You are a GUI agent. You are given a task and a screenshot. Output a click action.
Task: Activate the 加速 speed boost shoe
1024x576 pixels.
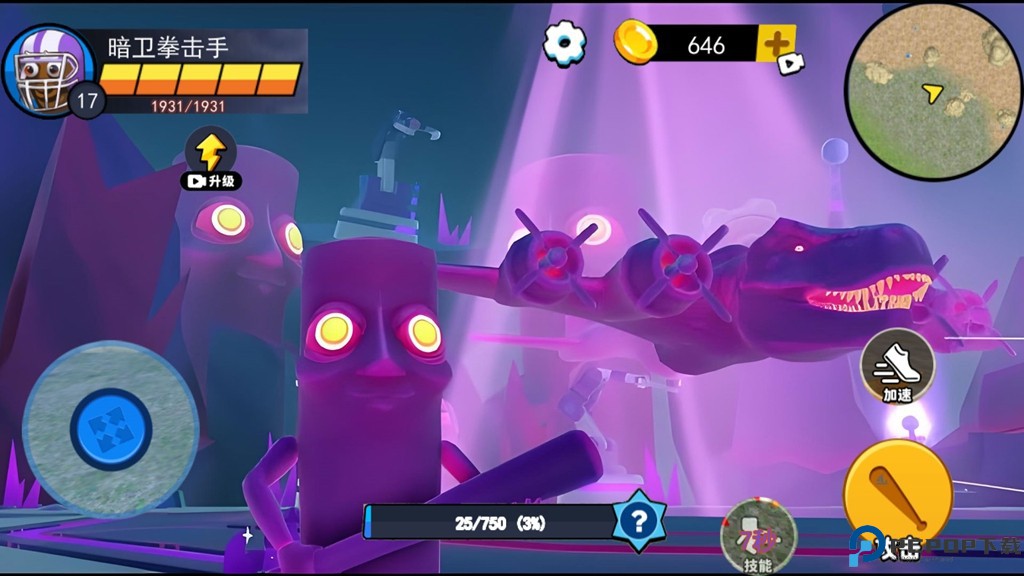(897, 367)
